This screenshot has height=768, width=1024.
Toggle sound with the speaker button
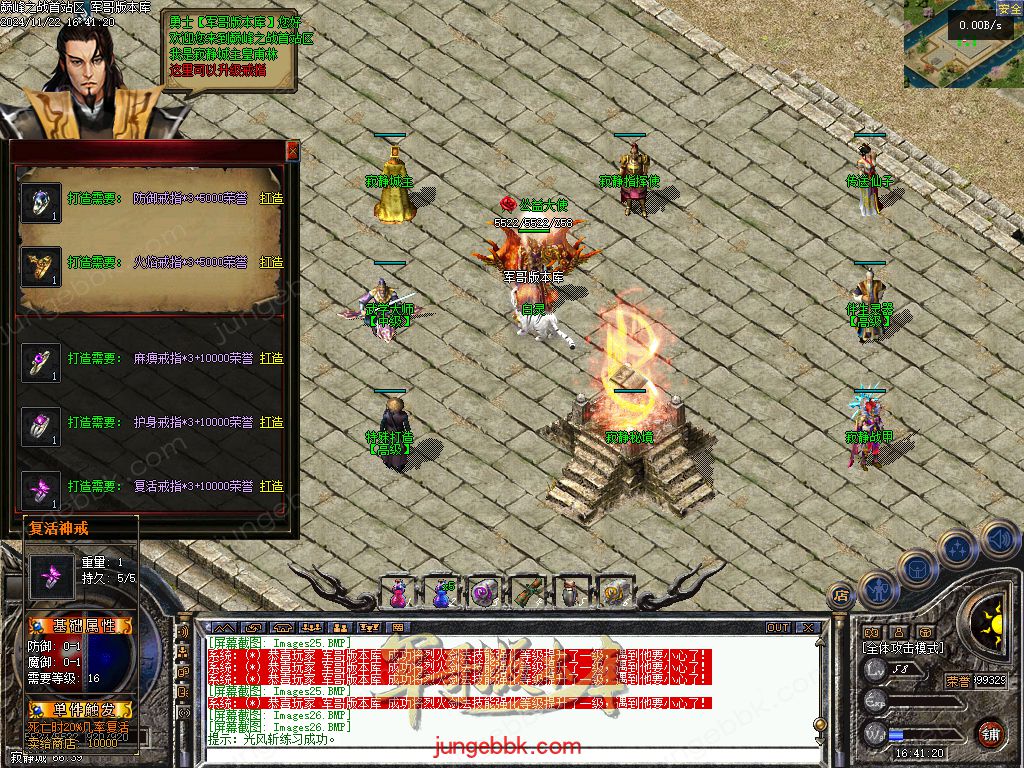(999, 538)
